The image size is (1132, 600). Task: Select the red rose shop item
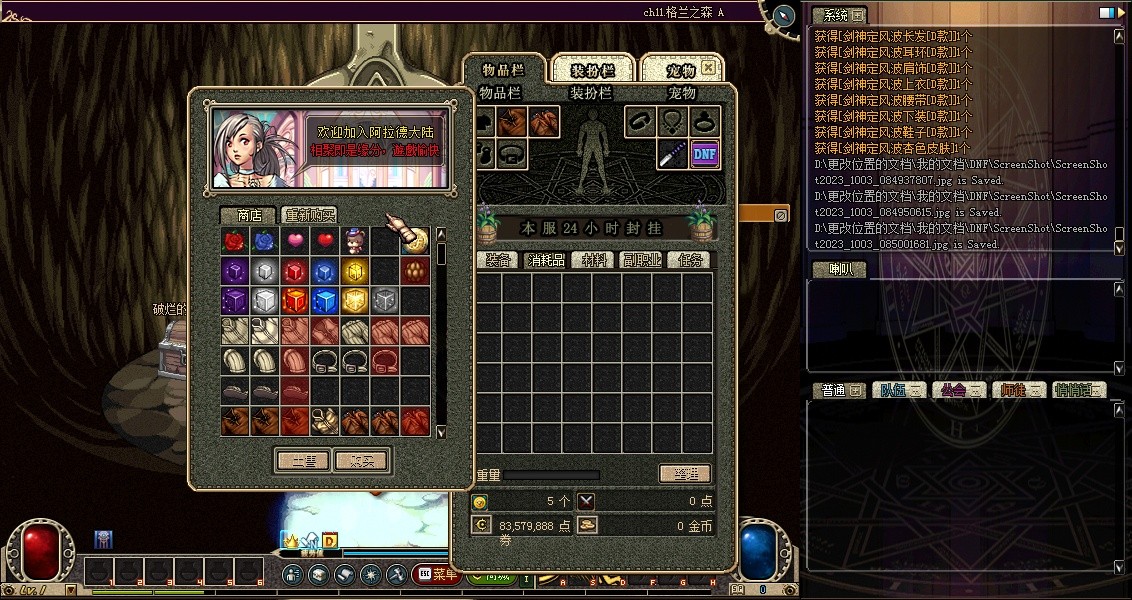tap(234, 241)
